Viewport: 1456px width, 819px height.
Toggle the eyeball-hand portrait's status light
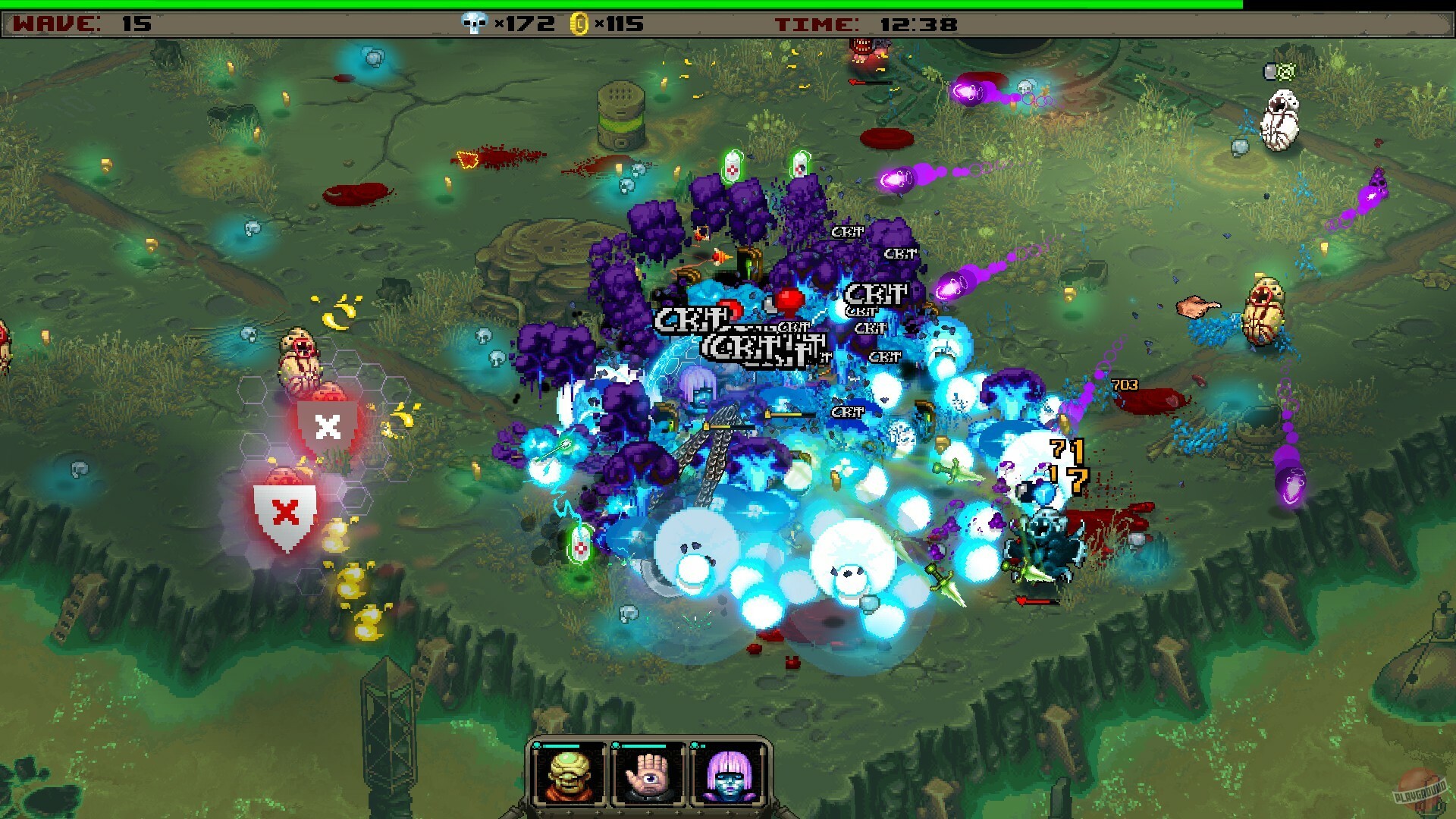(x=616, y=746)
